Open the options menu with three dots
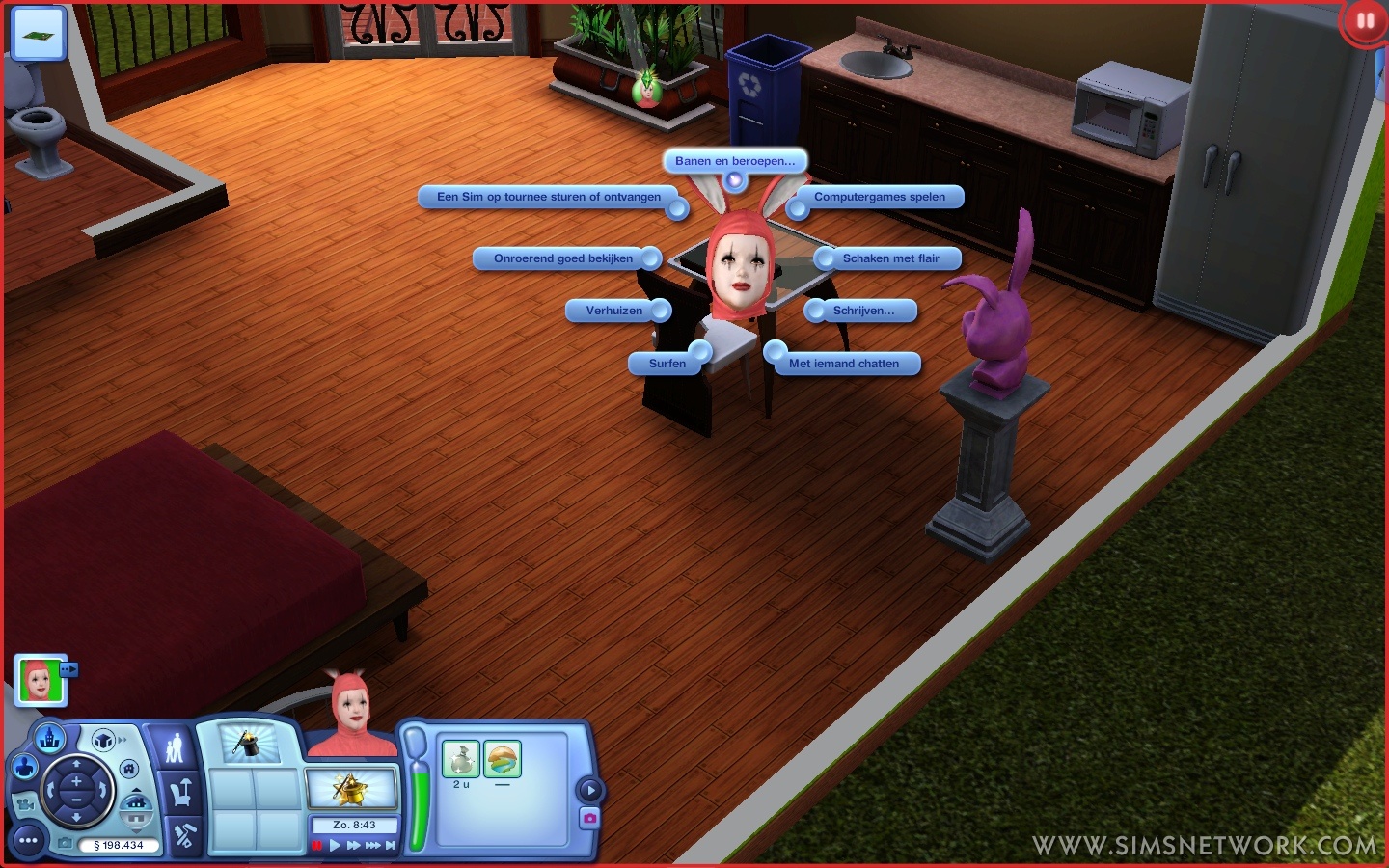 [x=28, y=841]
